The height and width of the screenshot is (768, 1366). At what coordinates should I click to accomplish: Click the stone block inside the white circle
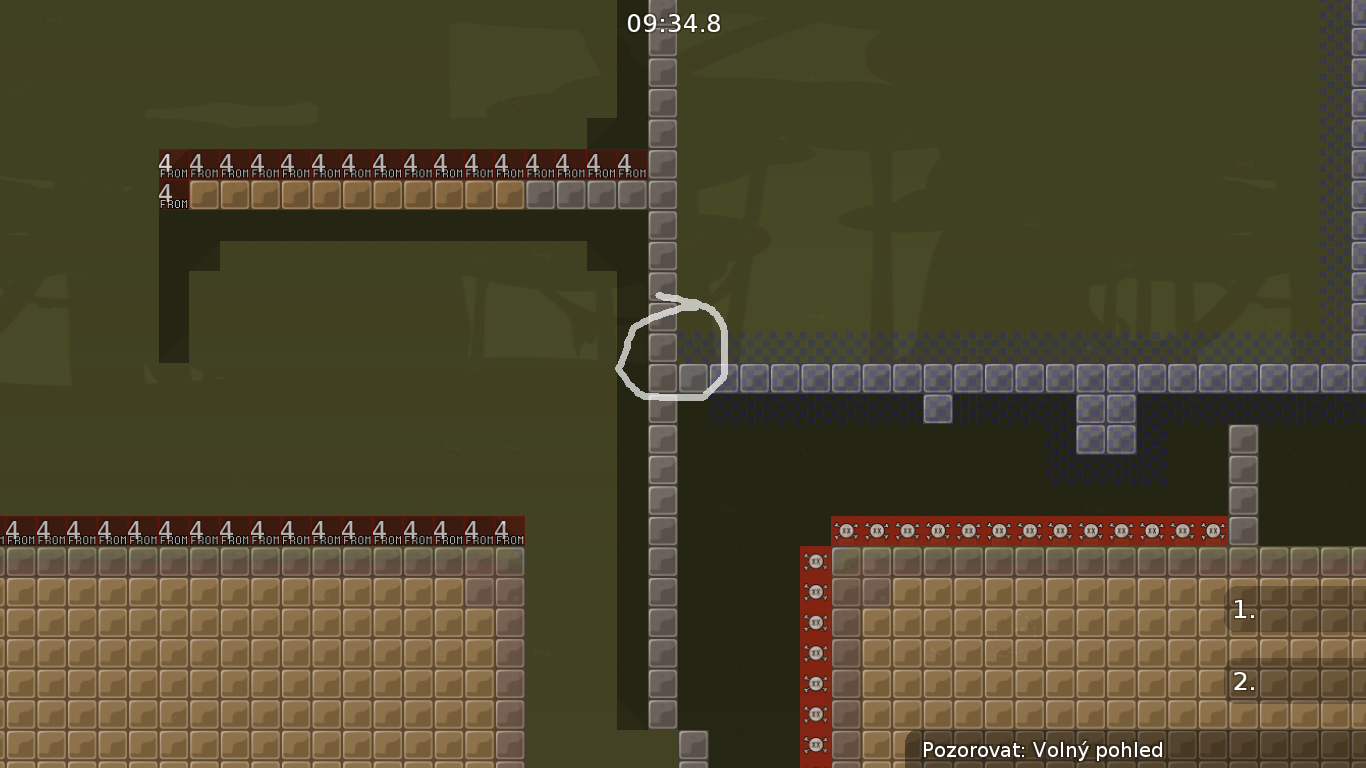point(663,348)
